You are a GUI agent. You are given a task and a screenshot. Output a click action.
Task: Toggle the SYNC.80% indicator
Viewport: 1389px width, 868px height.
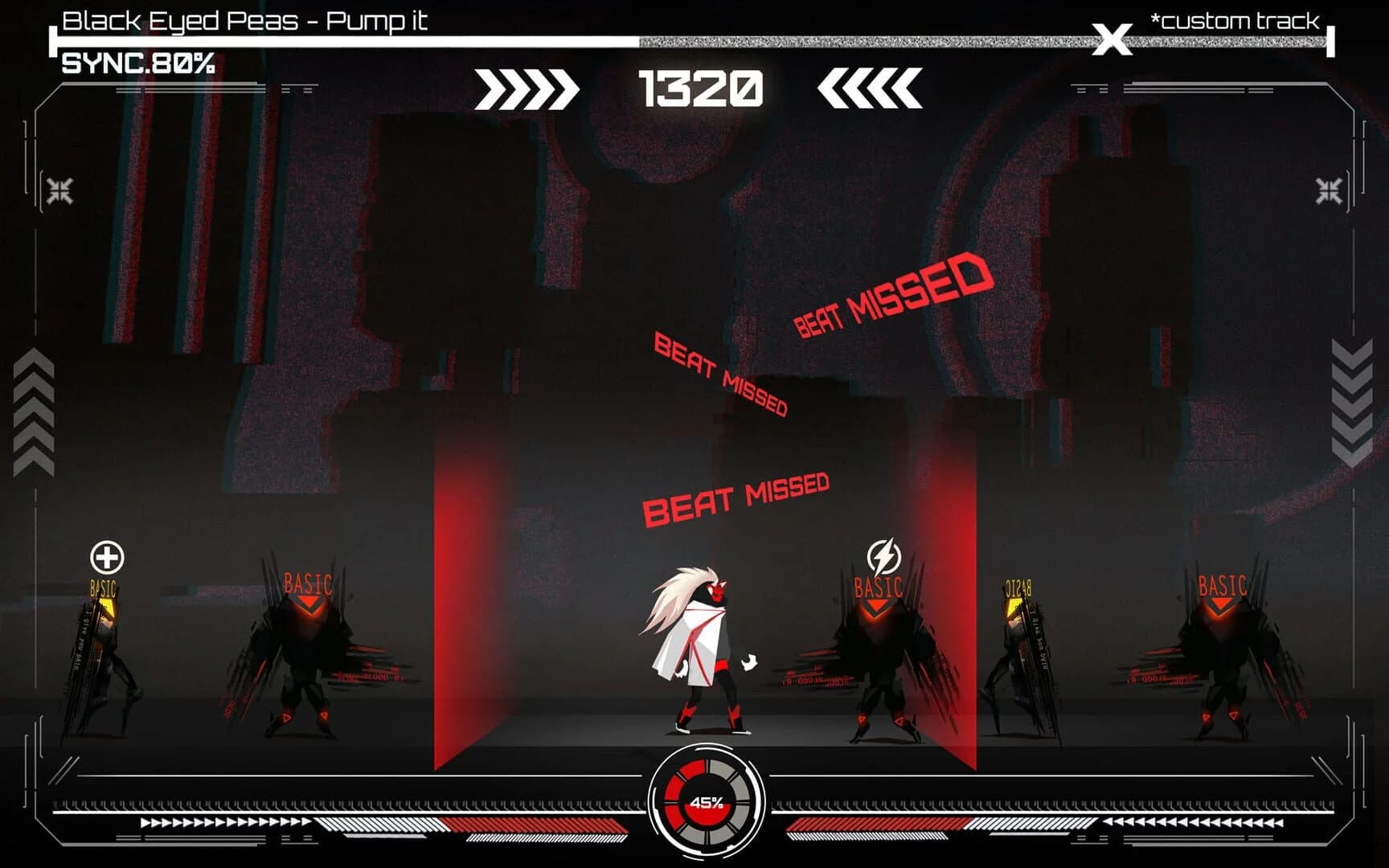[x=137, y=60]
